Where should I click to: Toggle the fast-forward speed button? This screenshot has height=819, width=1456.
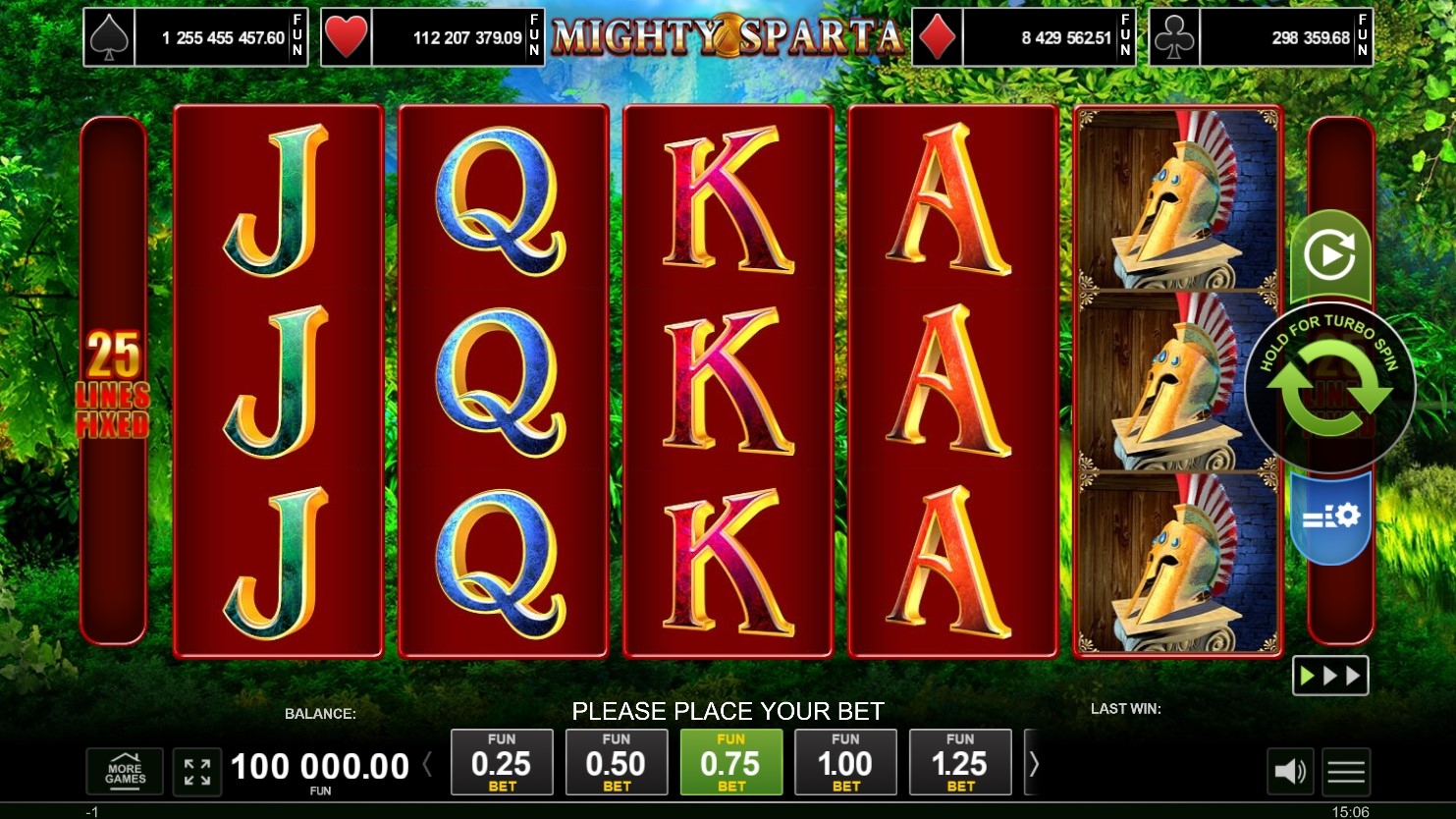click(1329, 676)
